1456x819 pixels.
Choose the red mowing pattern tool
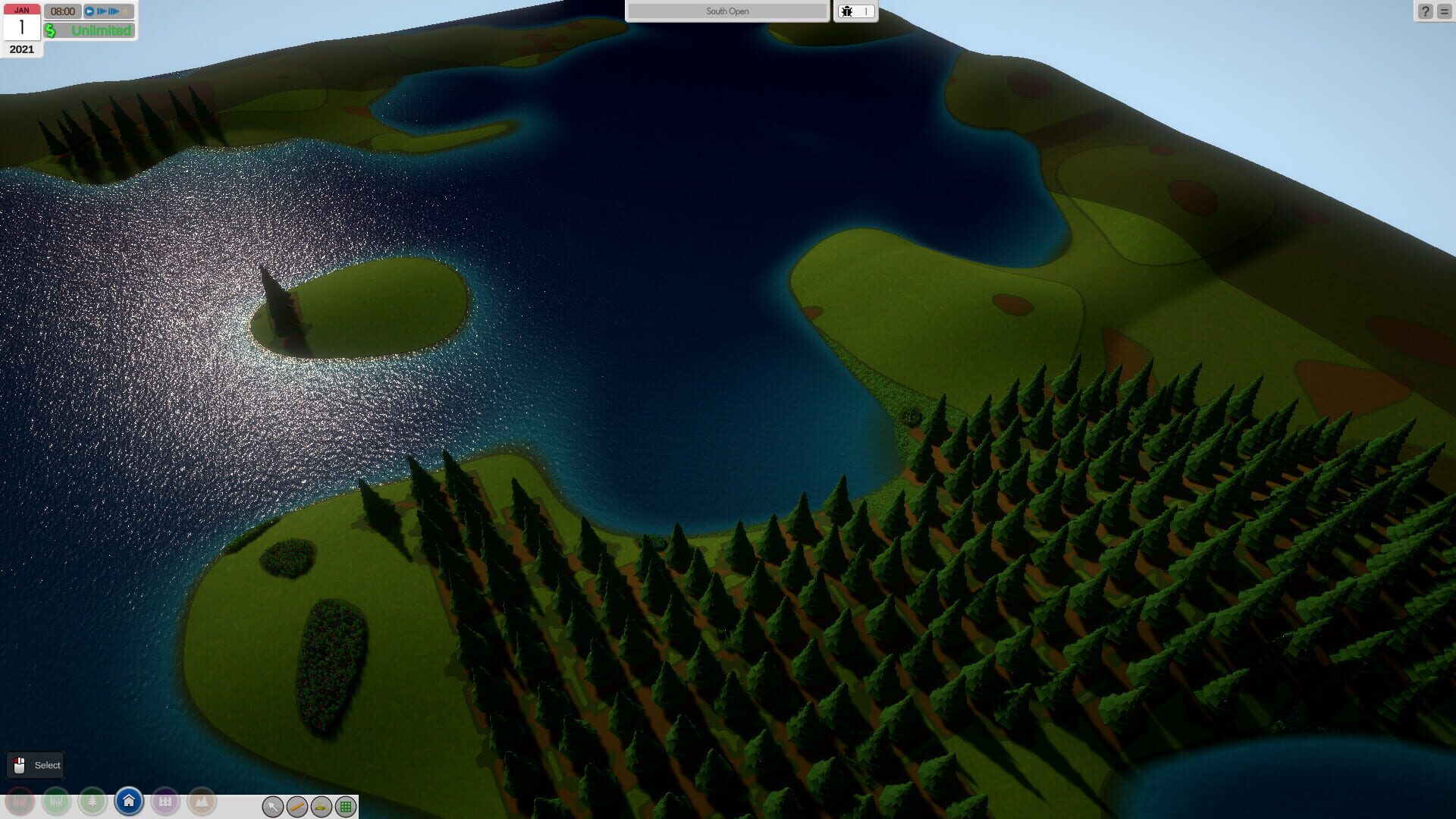(18, 802)
